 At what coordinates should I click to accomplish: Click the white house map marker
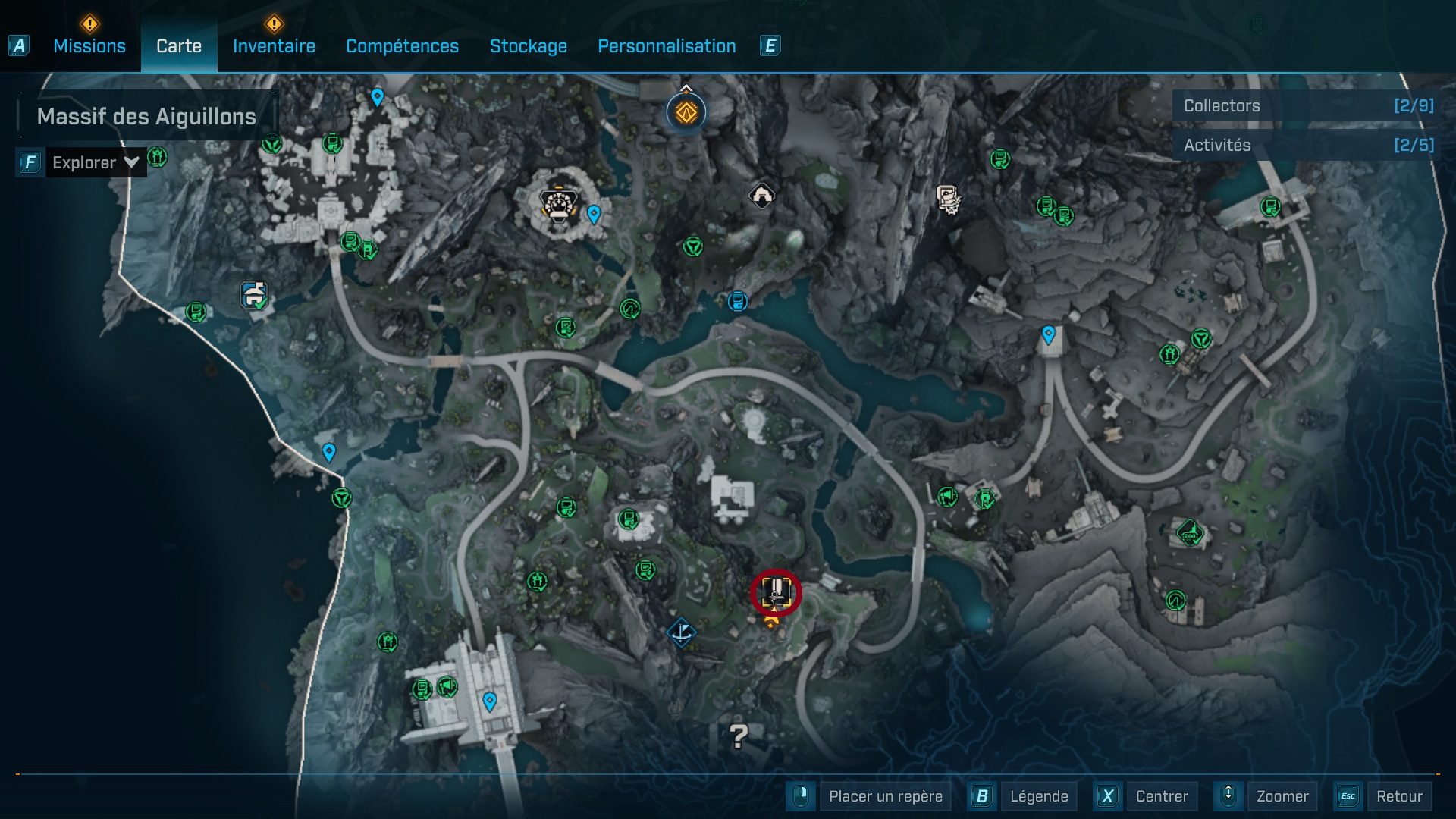(x=761, y=196)
